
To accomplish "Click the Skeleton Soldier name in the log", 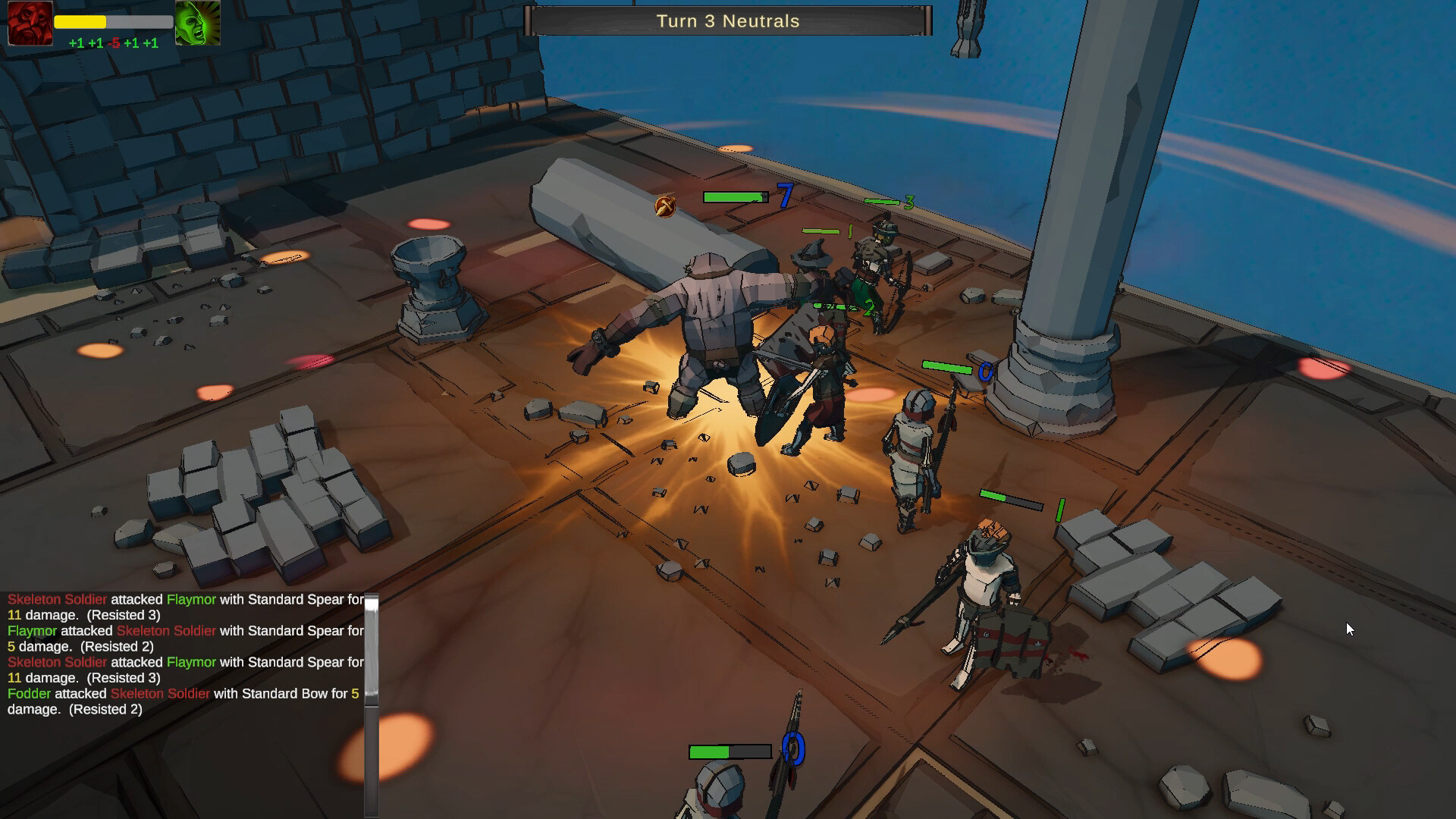I will [x=57, y=599].
